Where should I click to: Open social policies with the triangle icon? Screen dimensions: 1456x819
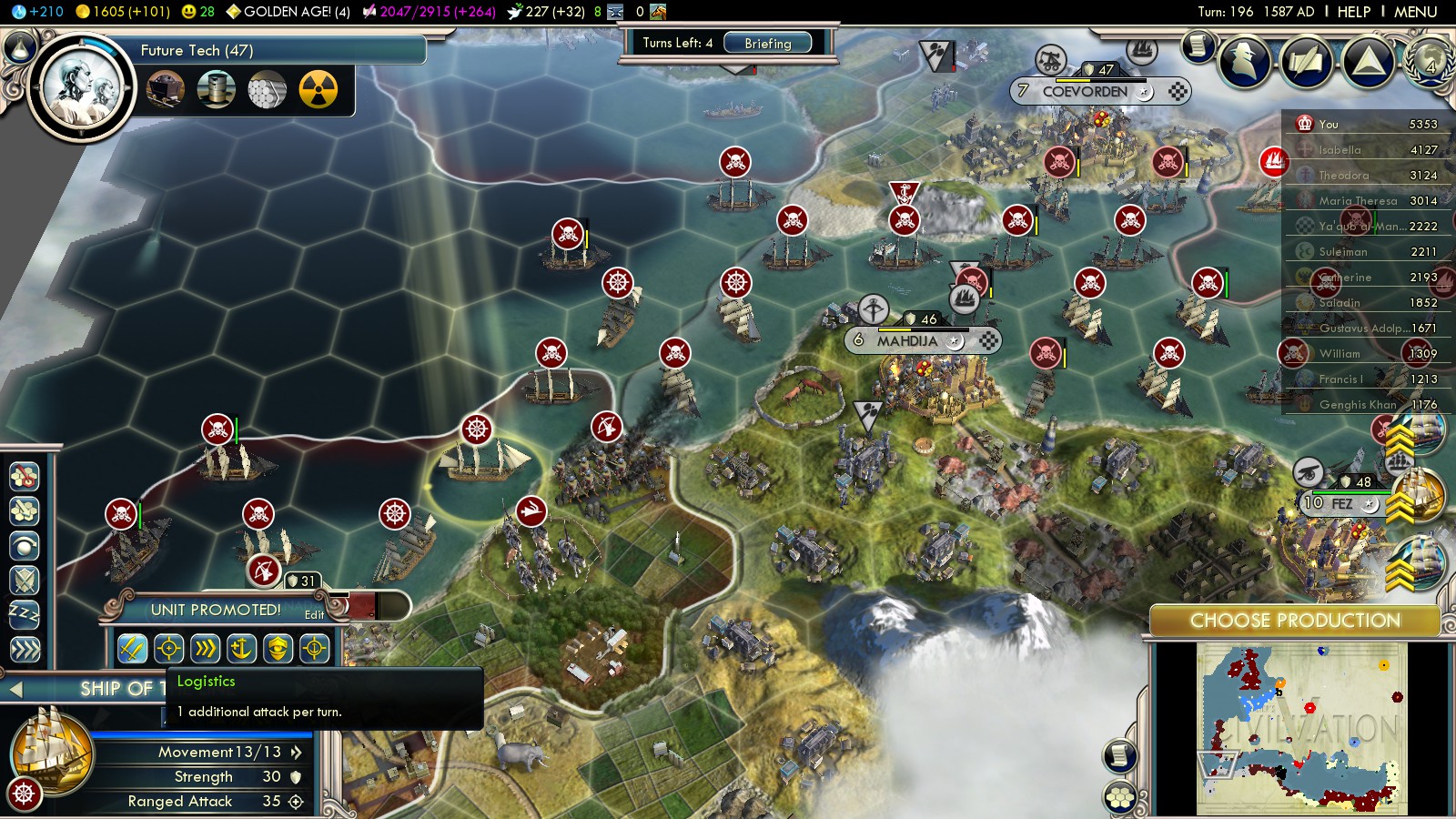click(x=1368, y=62)
